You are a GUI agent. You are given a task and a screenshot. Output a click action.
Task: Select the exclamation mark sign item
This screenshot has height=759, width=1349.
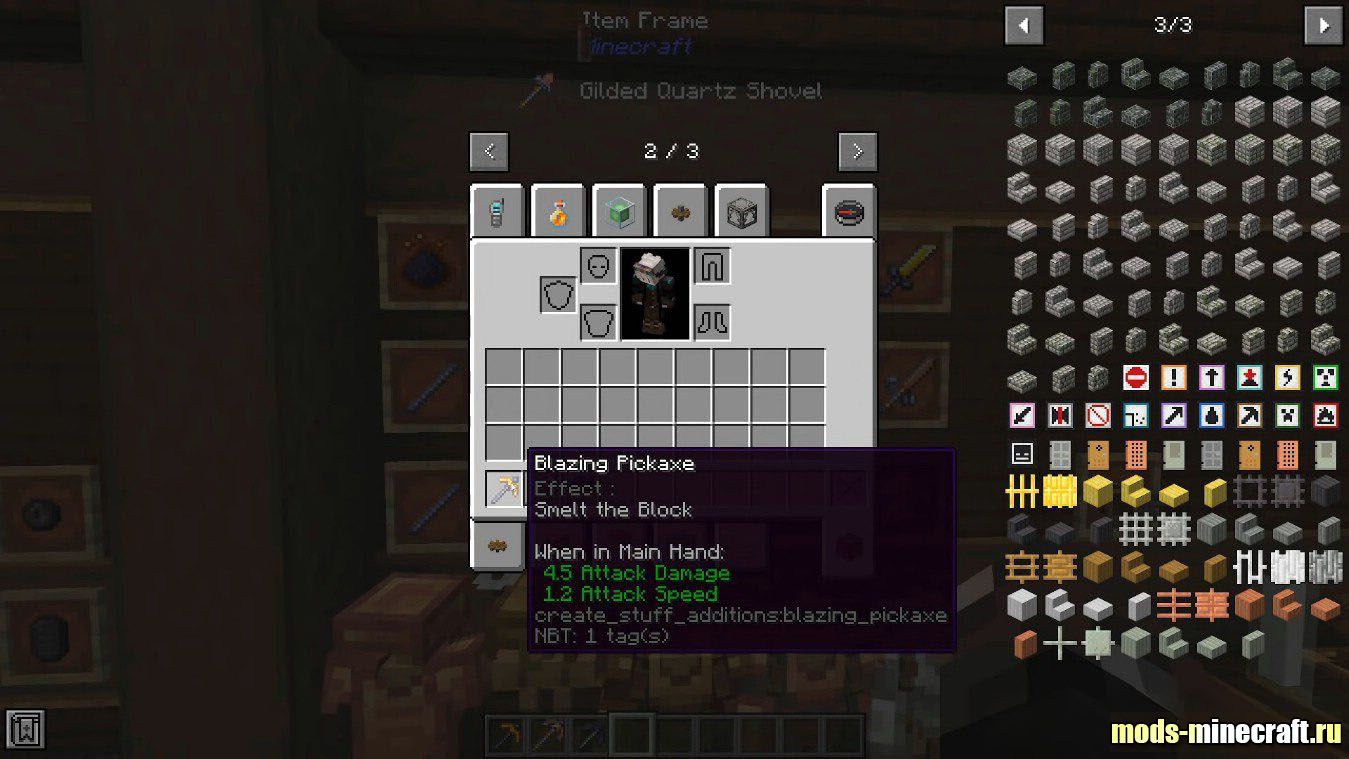[x=1173, y=377]
